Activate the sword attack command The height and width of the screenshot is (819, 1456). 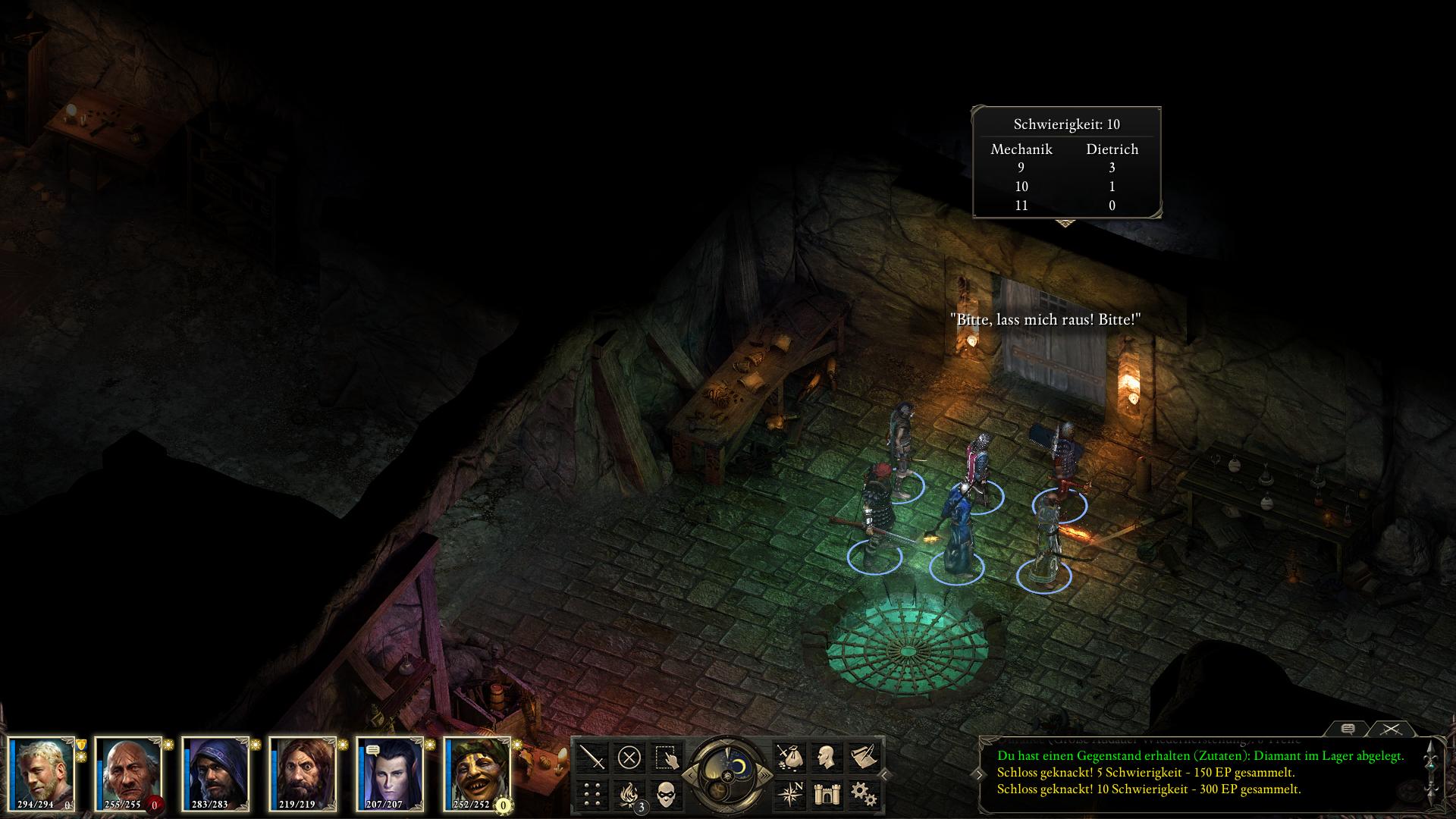[x=592, y=757]
